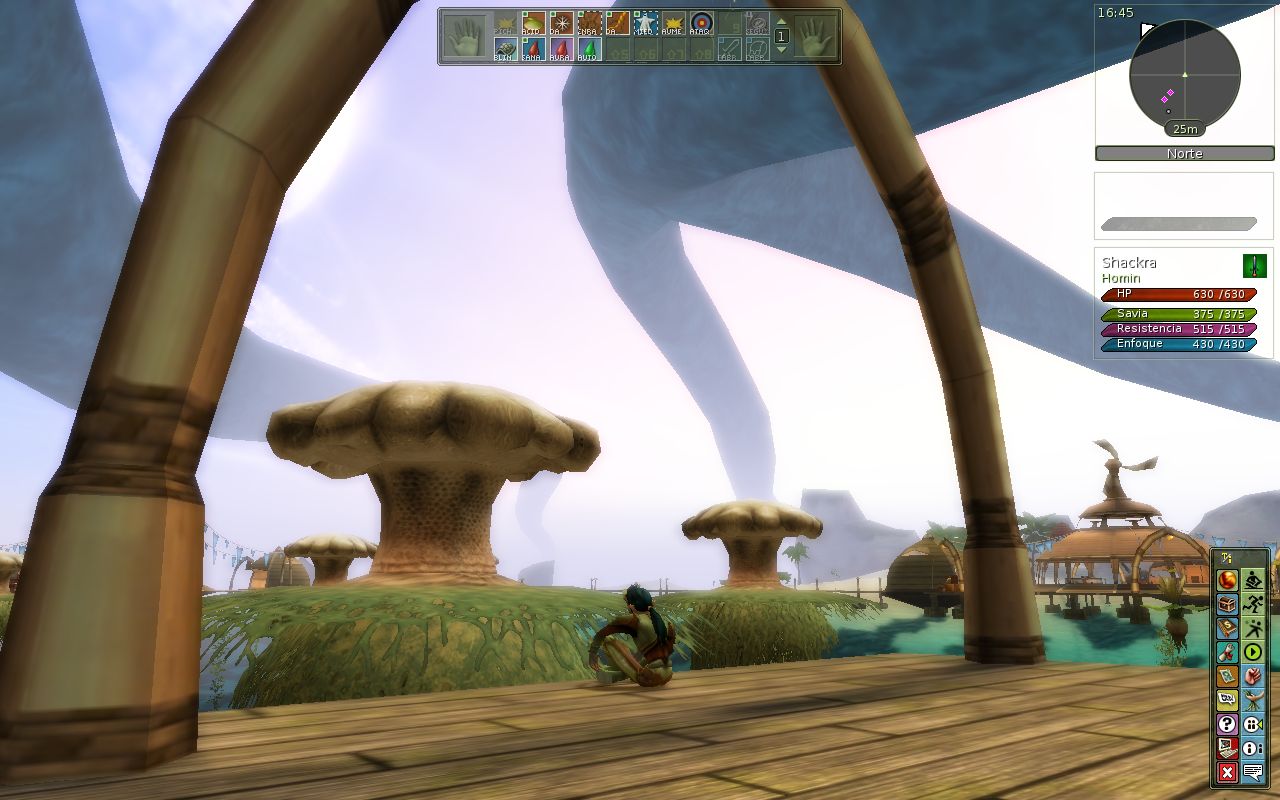
Task: Select the BLIN turtle shell action
Action: [x=505, y=49]
